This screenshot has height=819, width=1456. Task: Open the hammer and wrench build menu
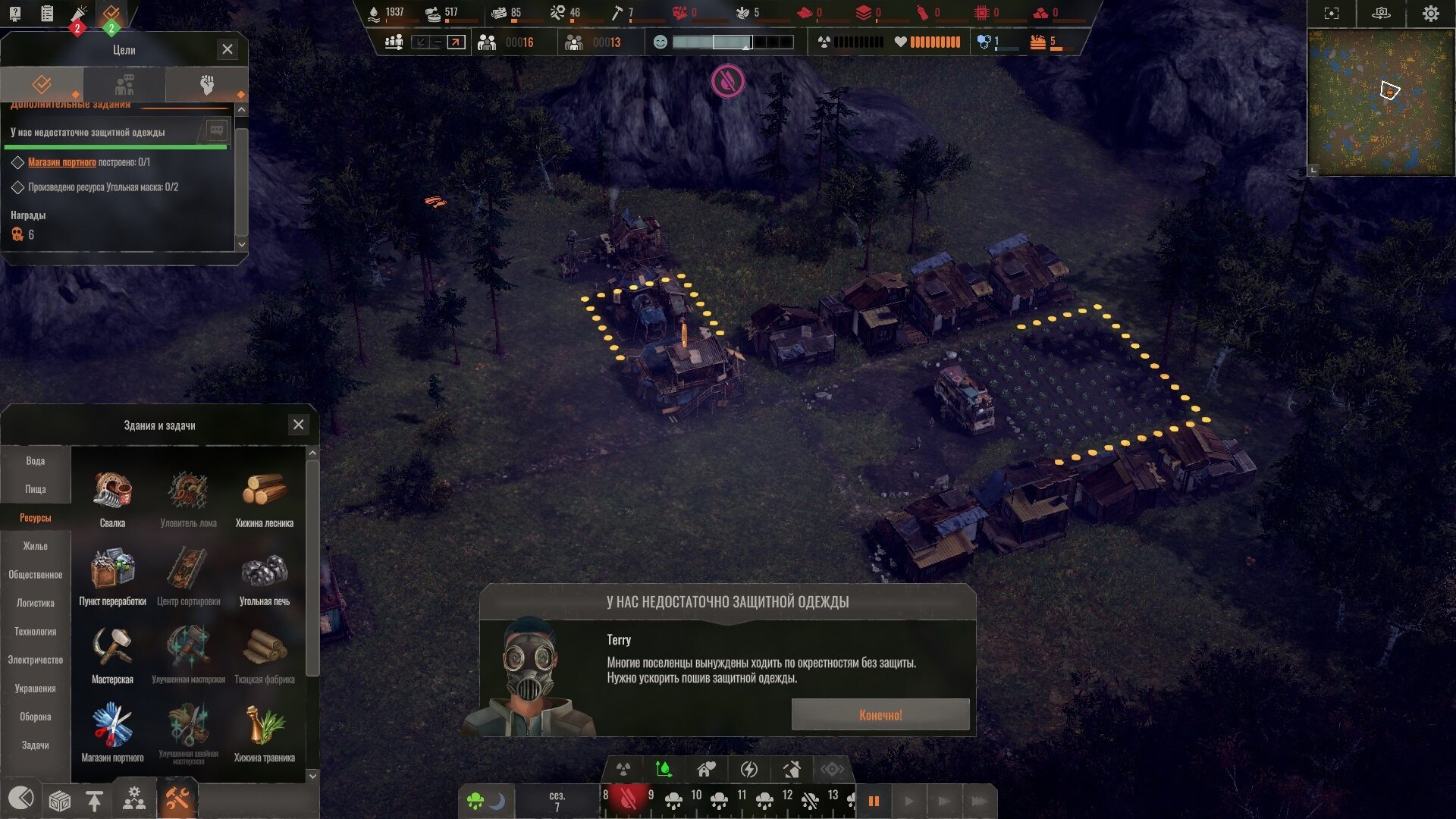[177, 799]
